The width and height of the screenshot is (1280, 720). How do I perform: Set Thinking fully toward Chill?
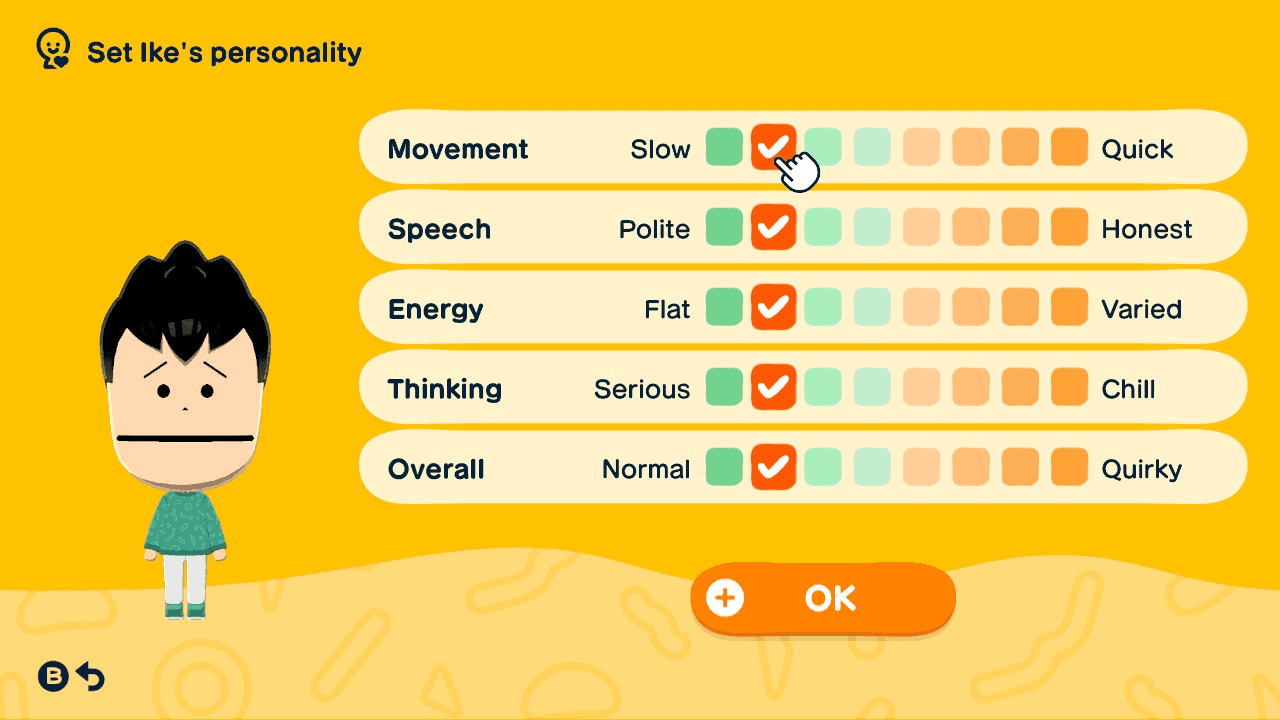(1068, 387)
